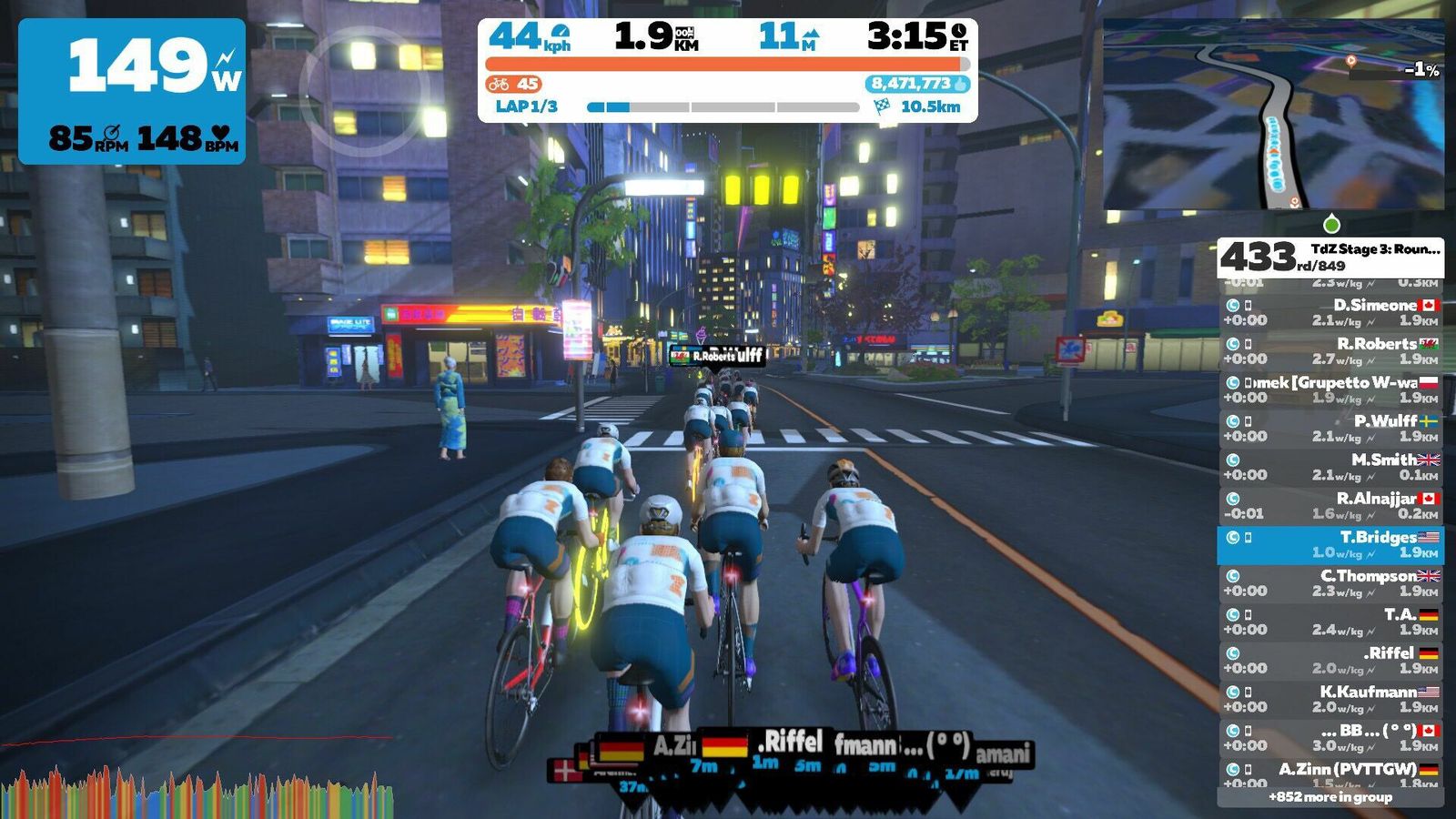The height and width of the screenshot is (819, 1456).
Task: Pick K.Kaufmann from nearby riders
Action: (x=1330, y=699)
